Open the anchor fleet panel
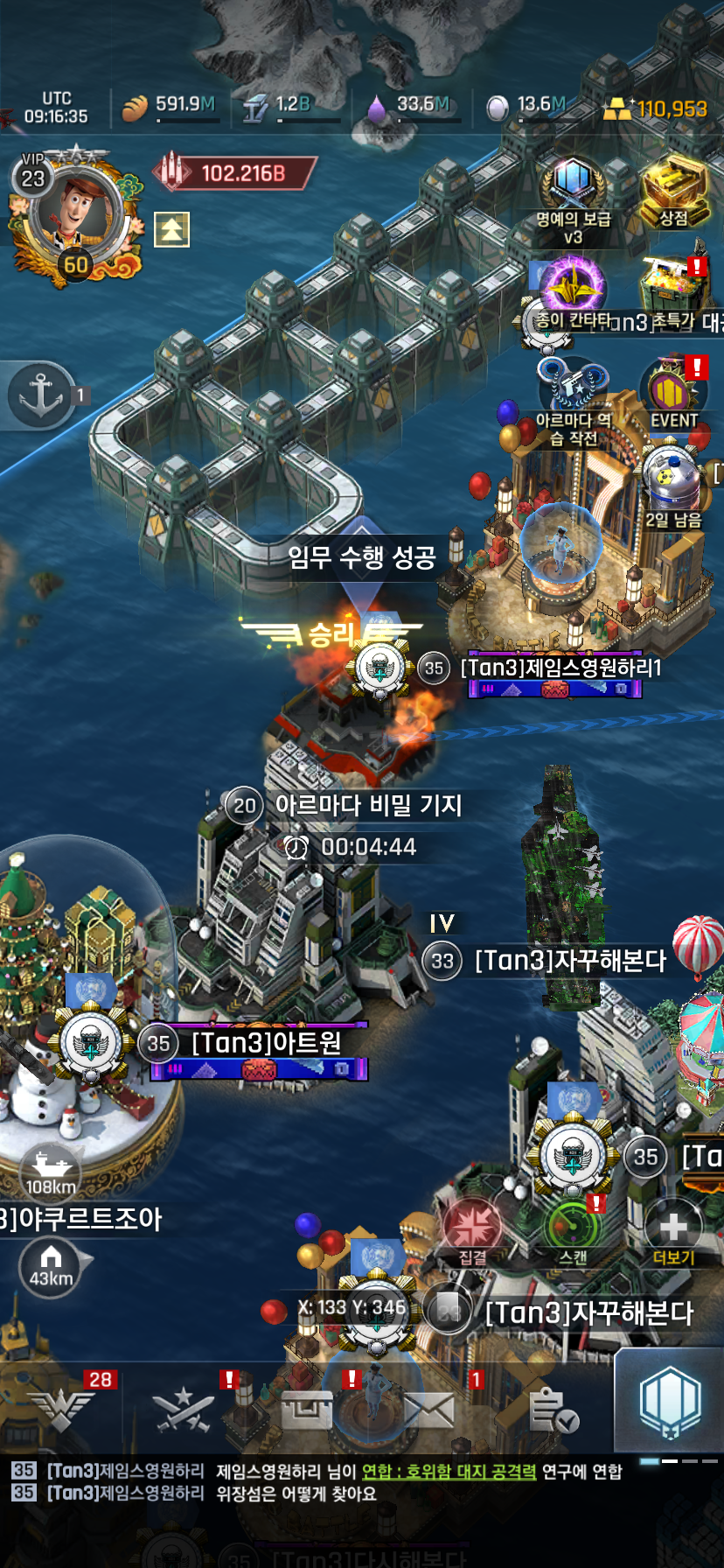Viewport: 724px width, 1568px height. coord(41,395)
